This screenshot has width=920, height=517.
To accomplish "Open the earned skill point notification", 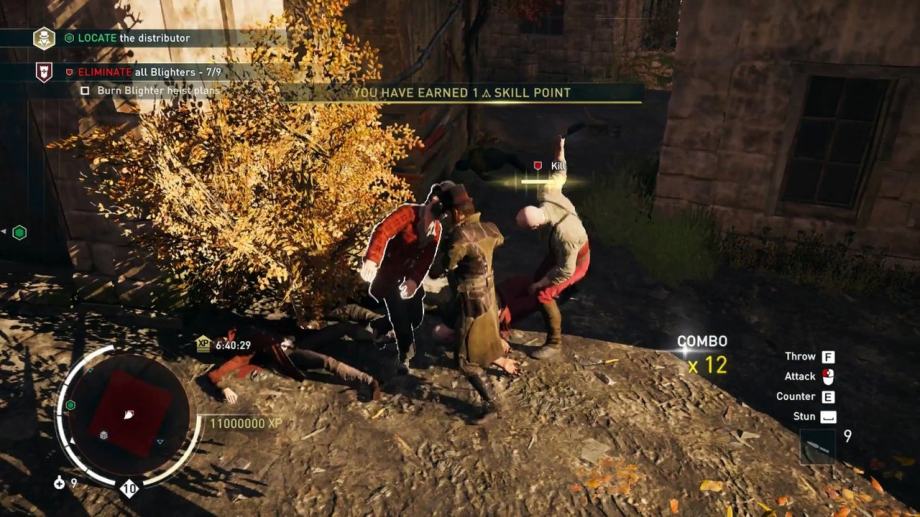I will [461, 93].
